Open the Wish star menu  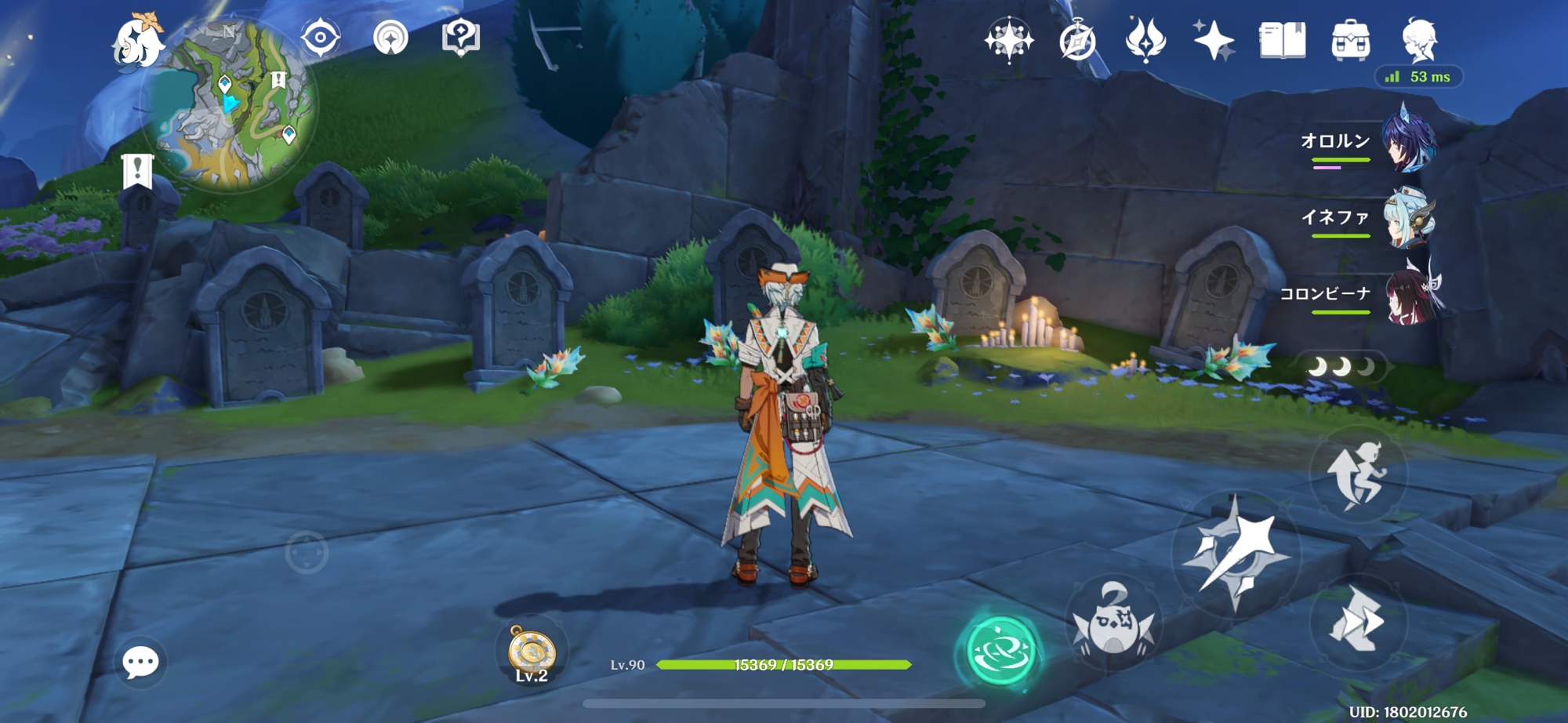pos(1008,39)
